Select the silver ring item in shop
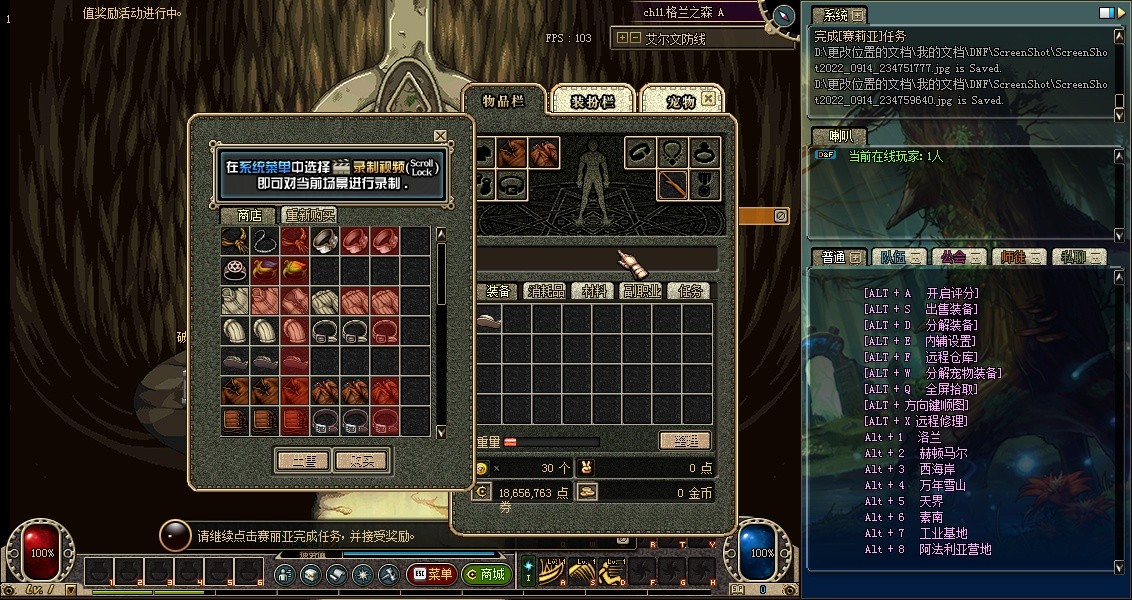 [x=326, y=241]
